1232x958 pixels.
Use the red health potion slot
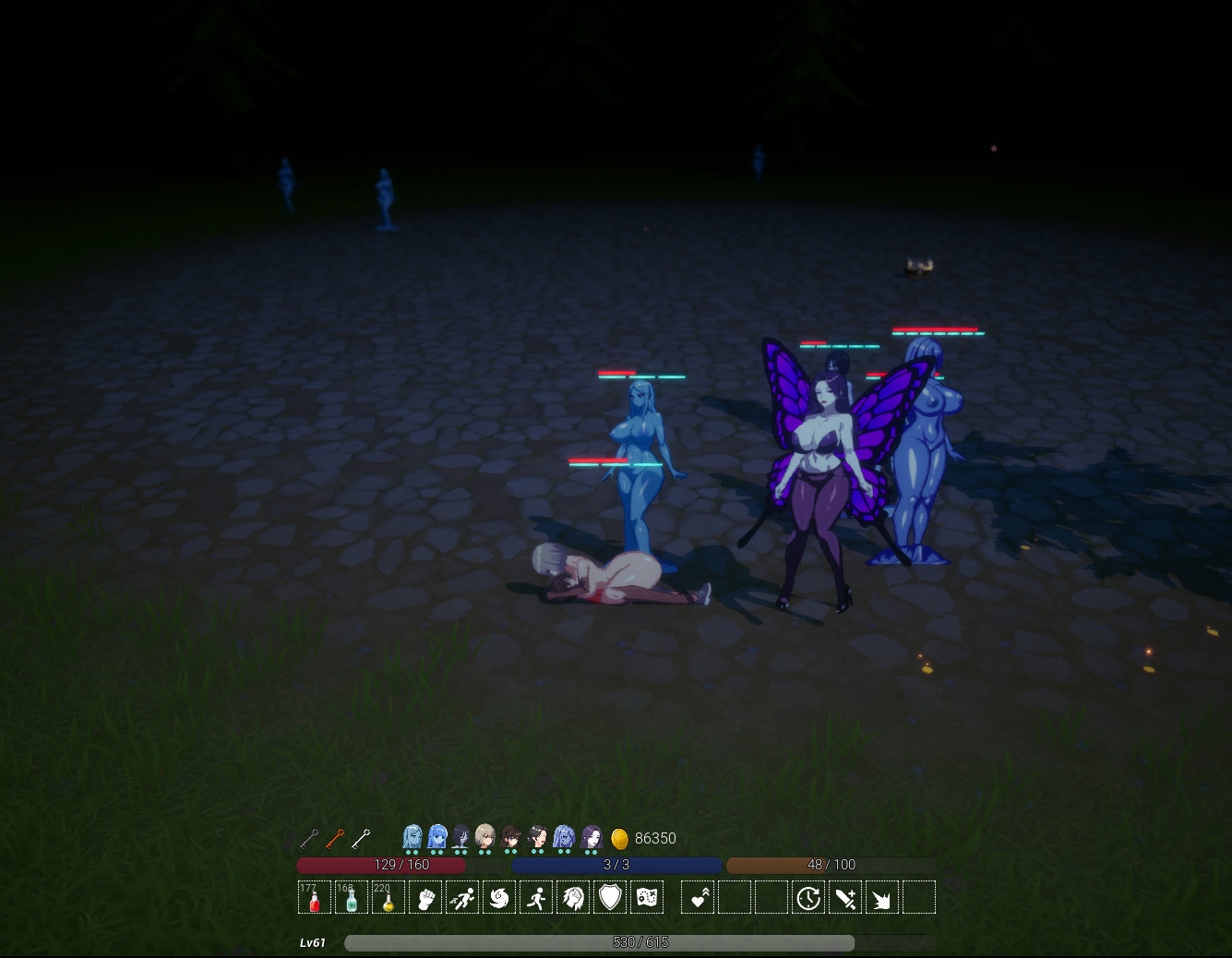click(315, 898)
